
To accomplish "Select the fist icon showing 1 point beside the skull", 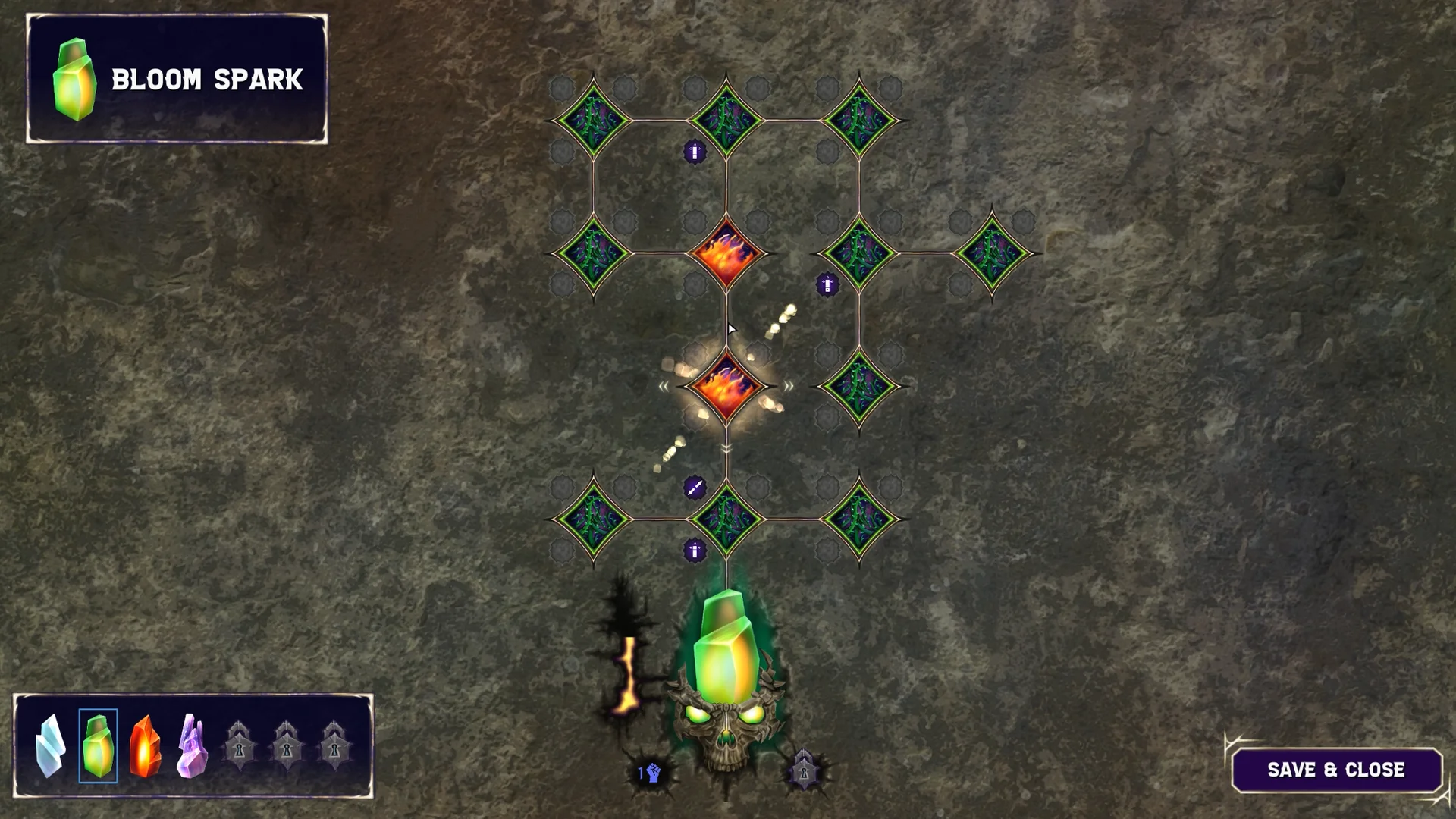I will 648,773.
